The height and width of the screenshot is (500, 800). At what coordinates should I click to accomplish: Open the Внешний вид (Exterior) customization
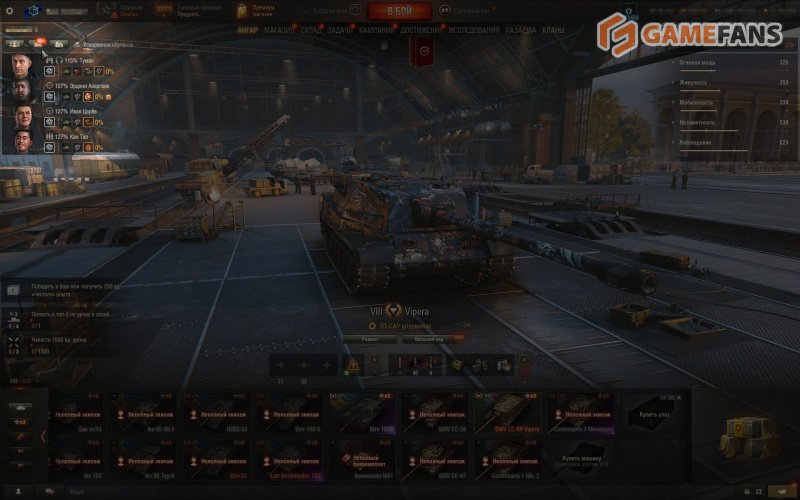coord(428,340)
